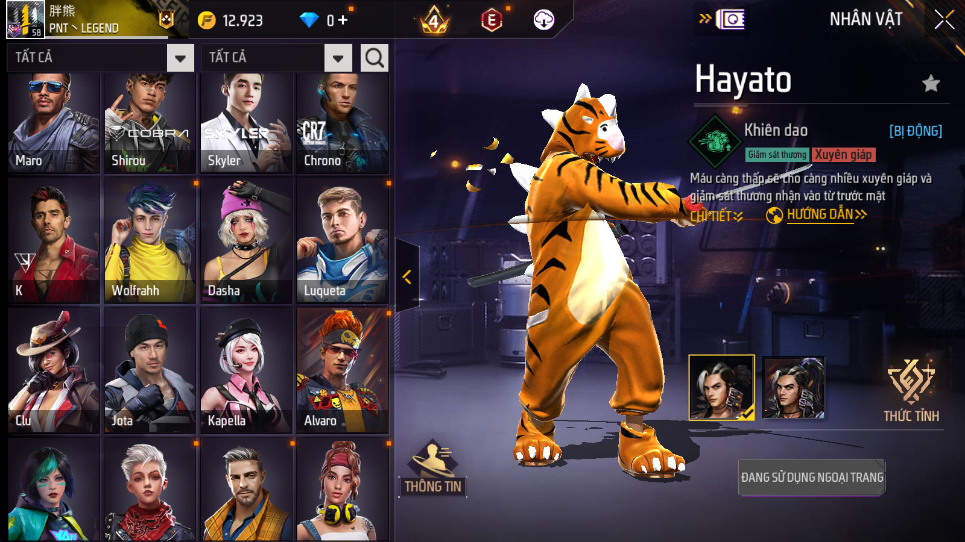Choose the Alvaro character tile

[x=342, y=370]
